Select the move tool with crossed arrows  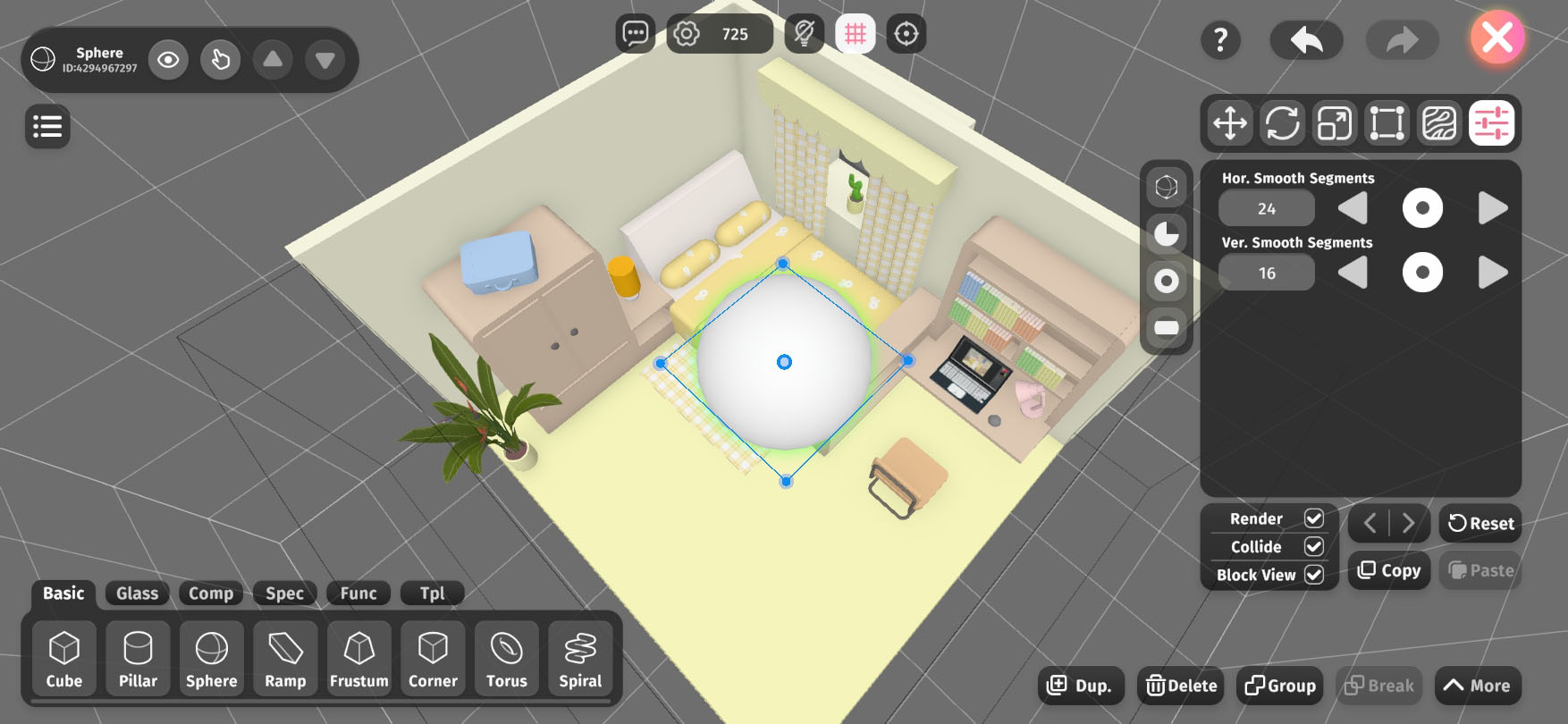tap(1230, 123)
